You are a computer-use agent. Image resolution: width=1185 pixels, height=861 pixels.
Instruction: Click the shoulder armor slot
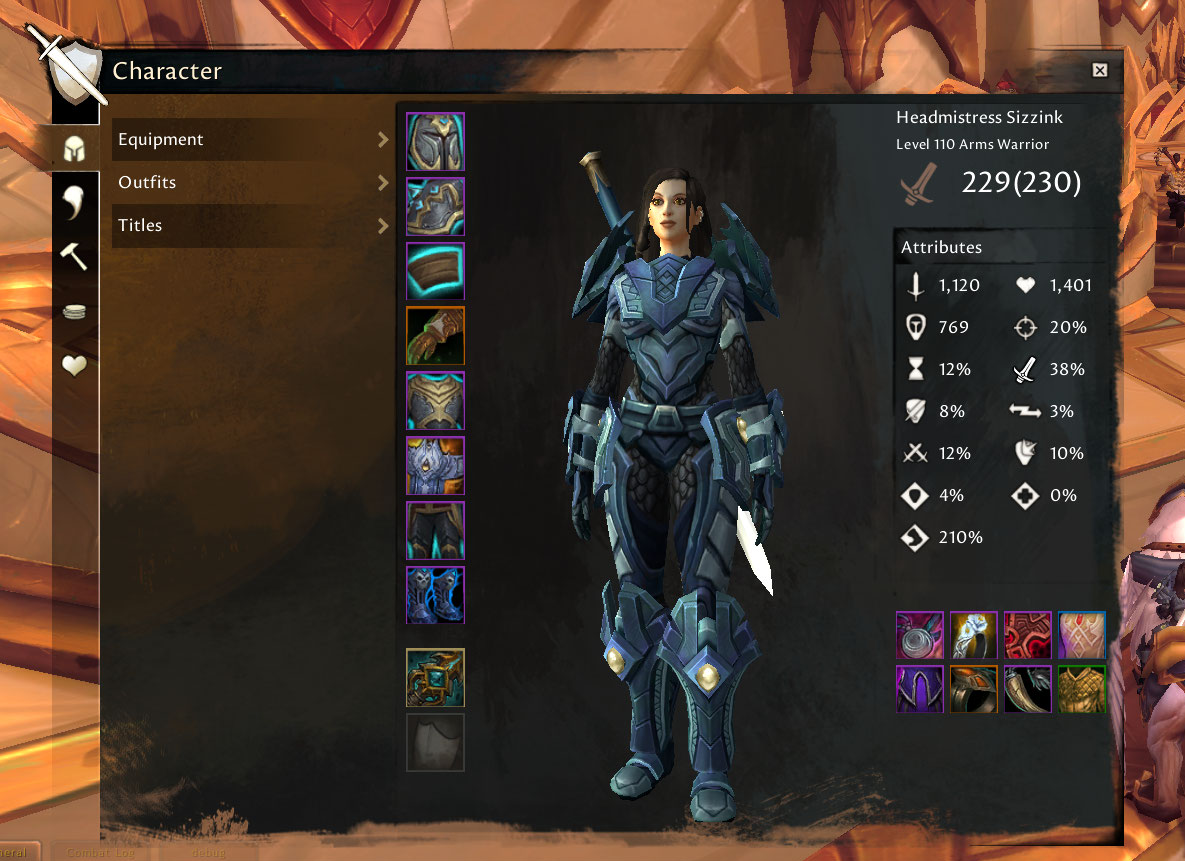point(435,206)
